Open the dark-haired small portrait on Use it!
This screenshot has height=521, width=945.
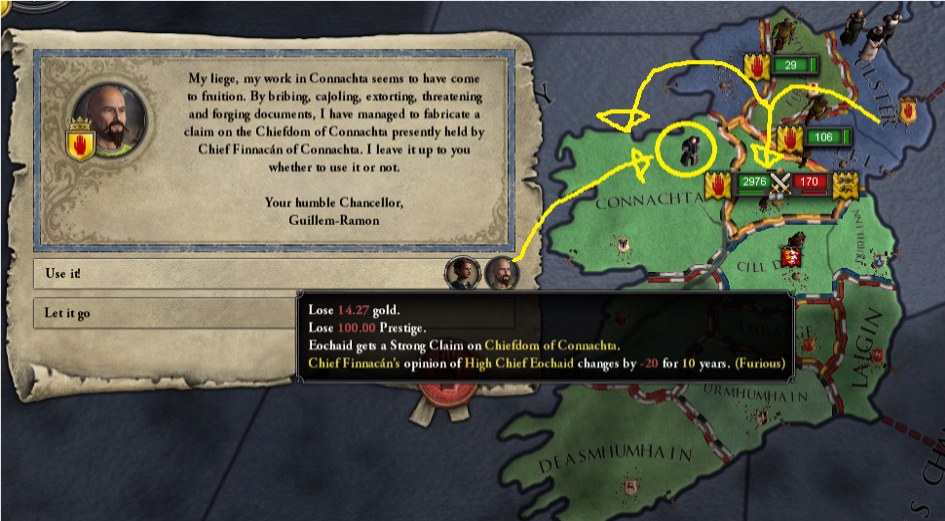tap(461, 271)
